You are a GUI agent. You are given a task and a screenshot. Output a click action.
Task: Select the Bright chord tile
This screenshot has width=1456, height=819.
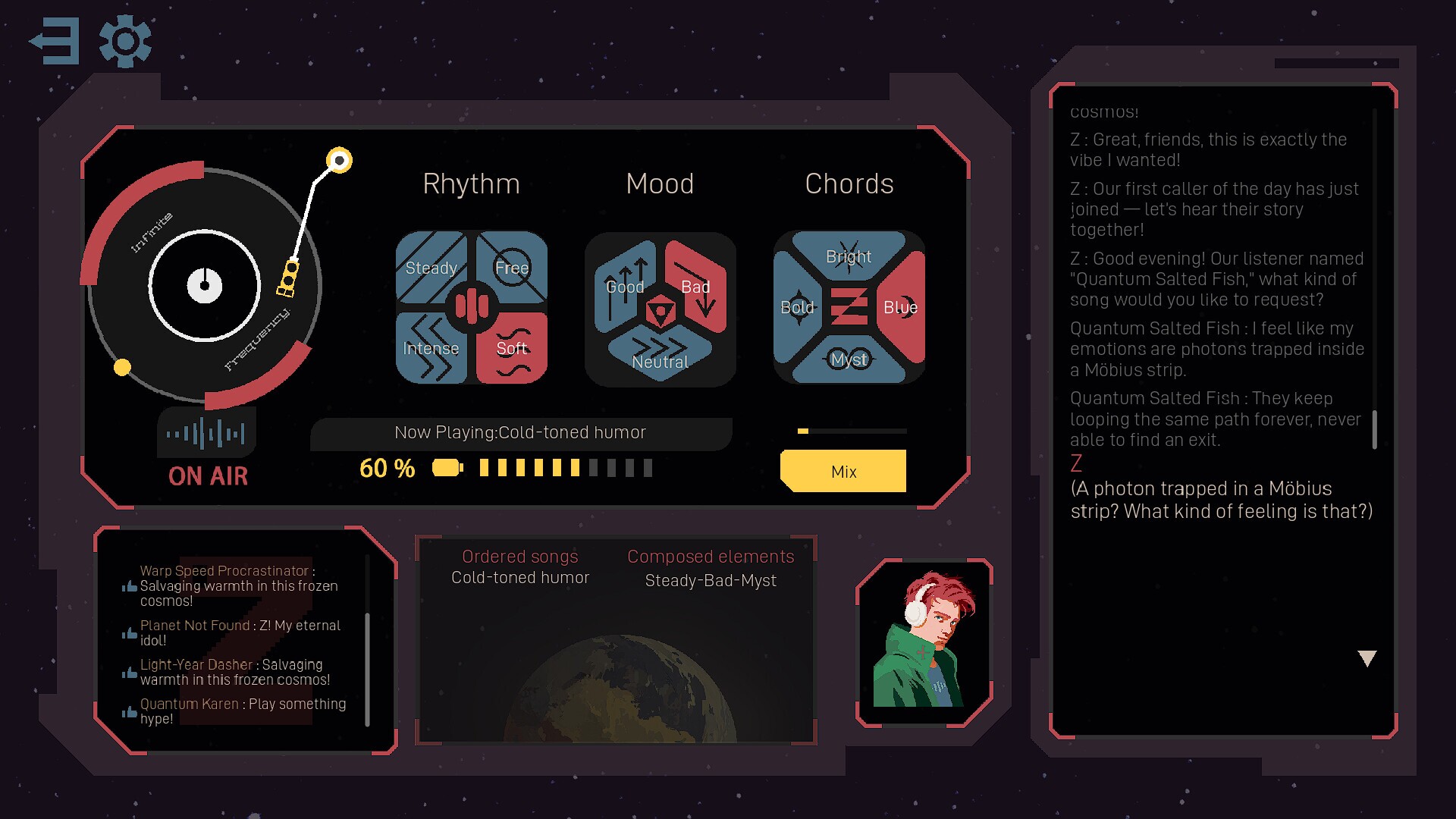click(849, 256)
